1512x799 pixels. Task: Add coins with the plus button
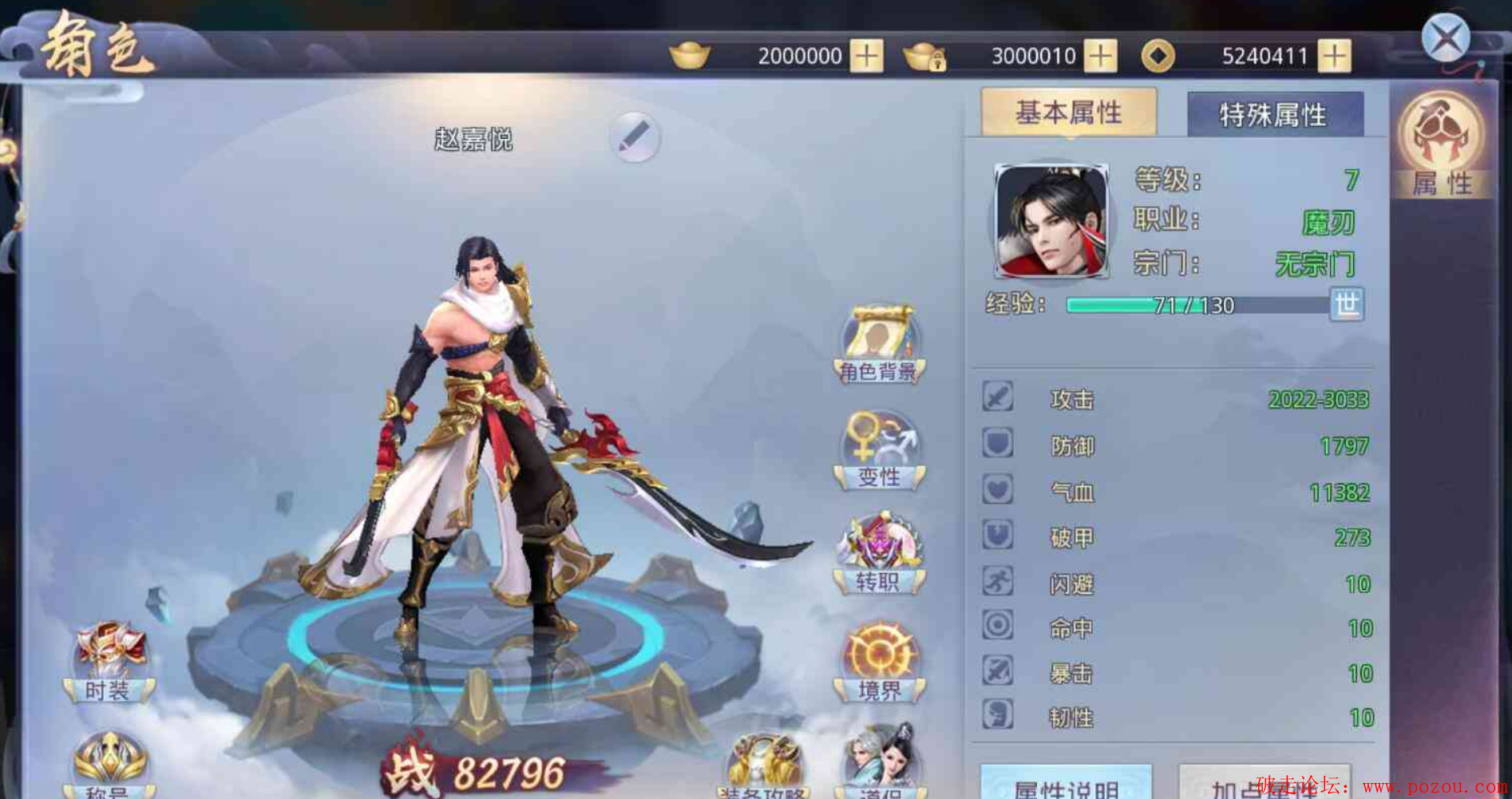tap(1334, 56)
